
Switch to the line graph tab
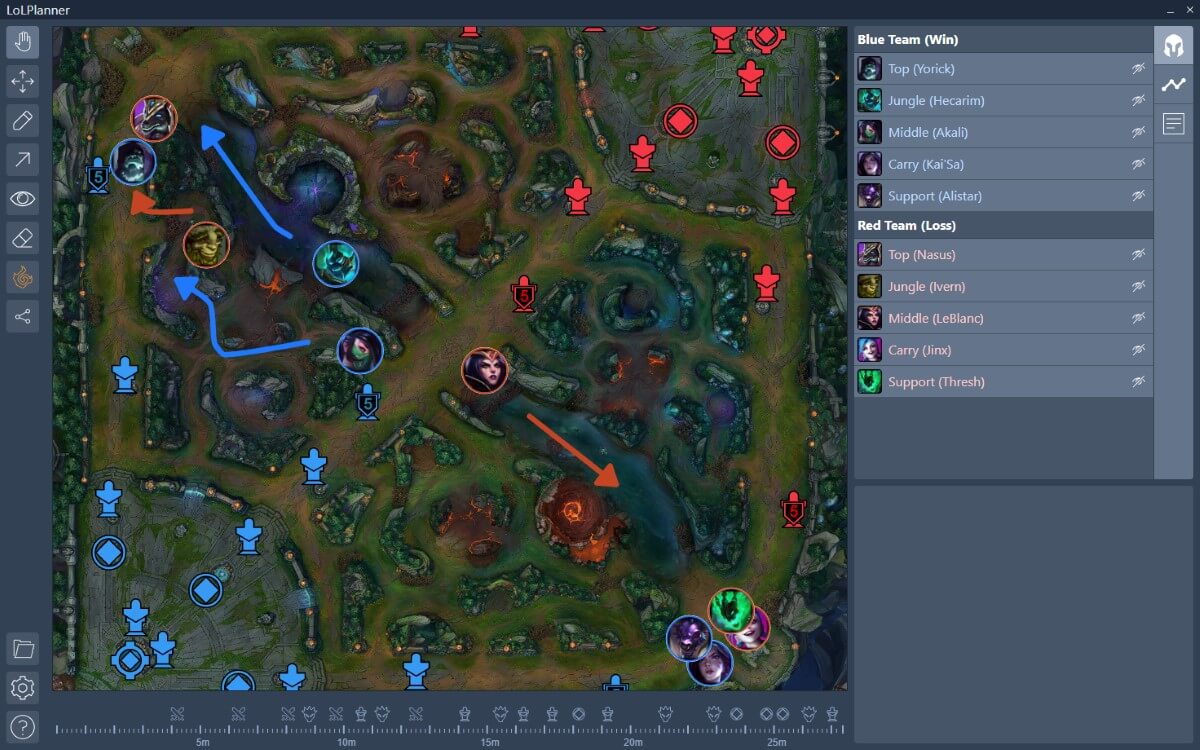(x=1173, y=85)
